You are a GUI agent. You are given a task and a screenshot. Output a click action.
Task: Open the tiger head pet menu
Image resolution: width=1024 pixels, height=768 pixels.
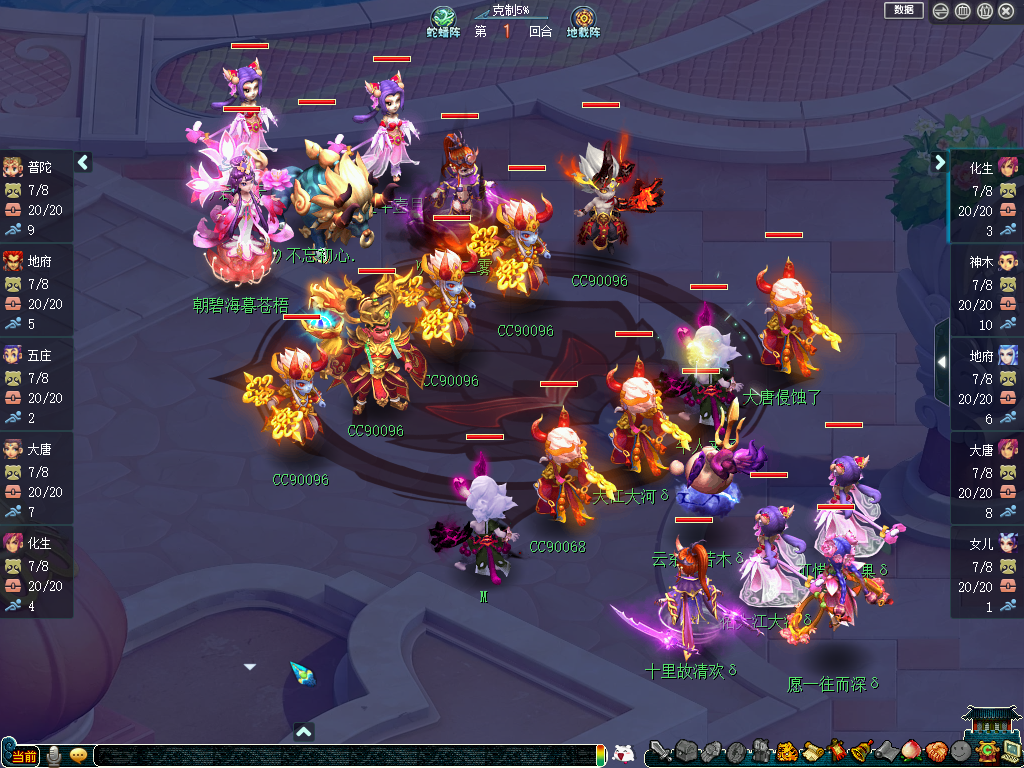786,751
